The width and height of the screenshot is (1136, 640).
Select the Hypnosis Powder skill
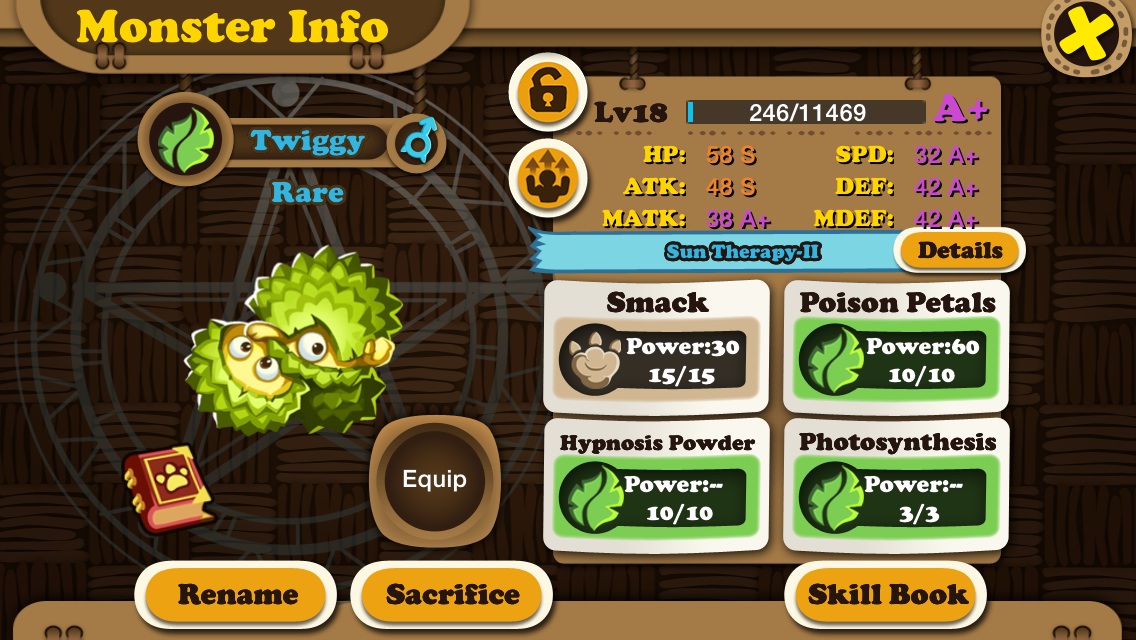(657, 485)
